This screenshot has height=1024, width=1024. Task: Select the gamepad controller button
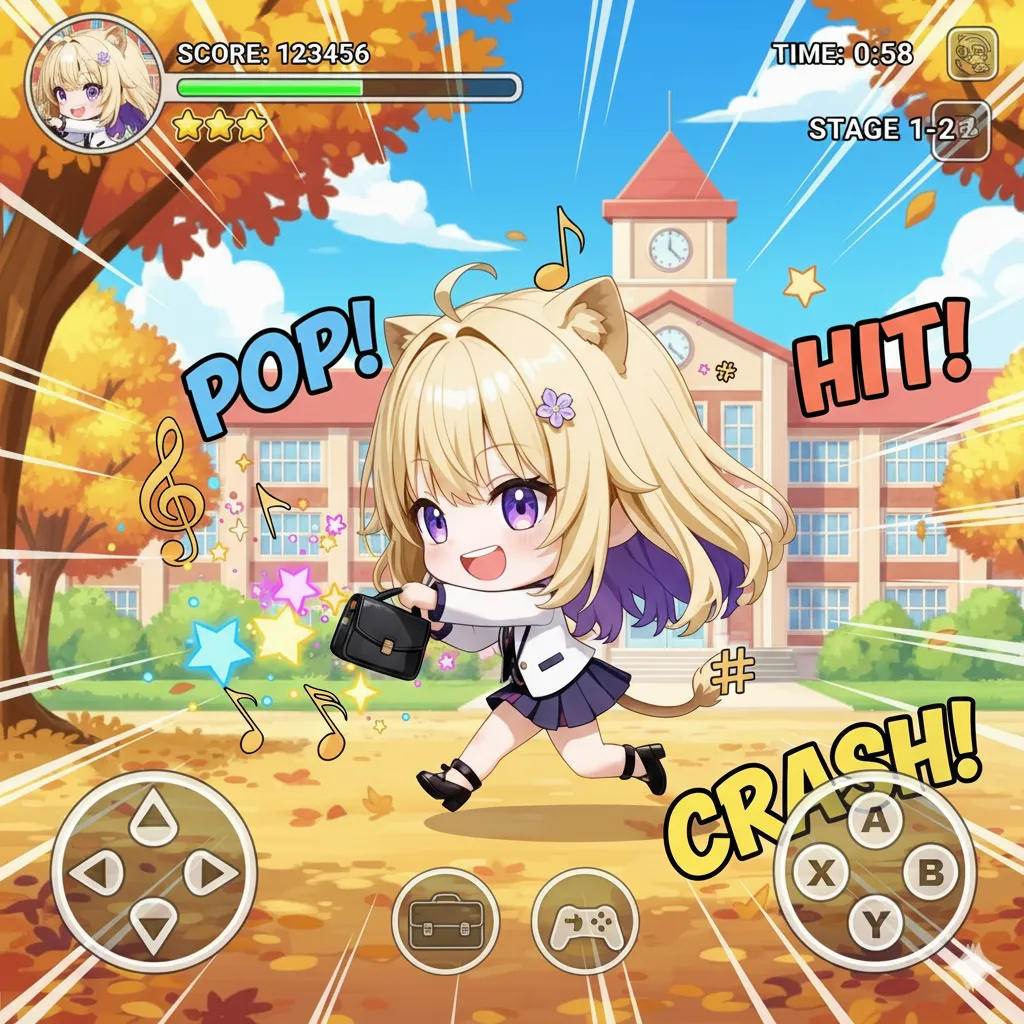click(585, 919)
